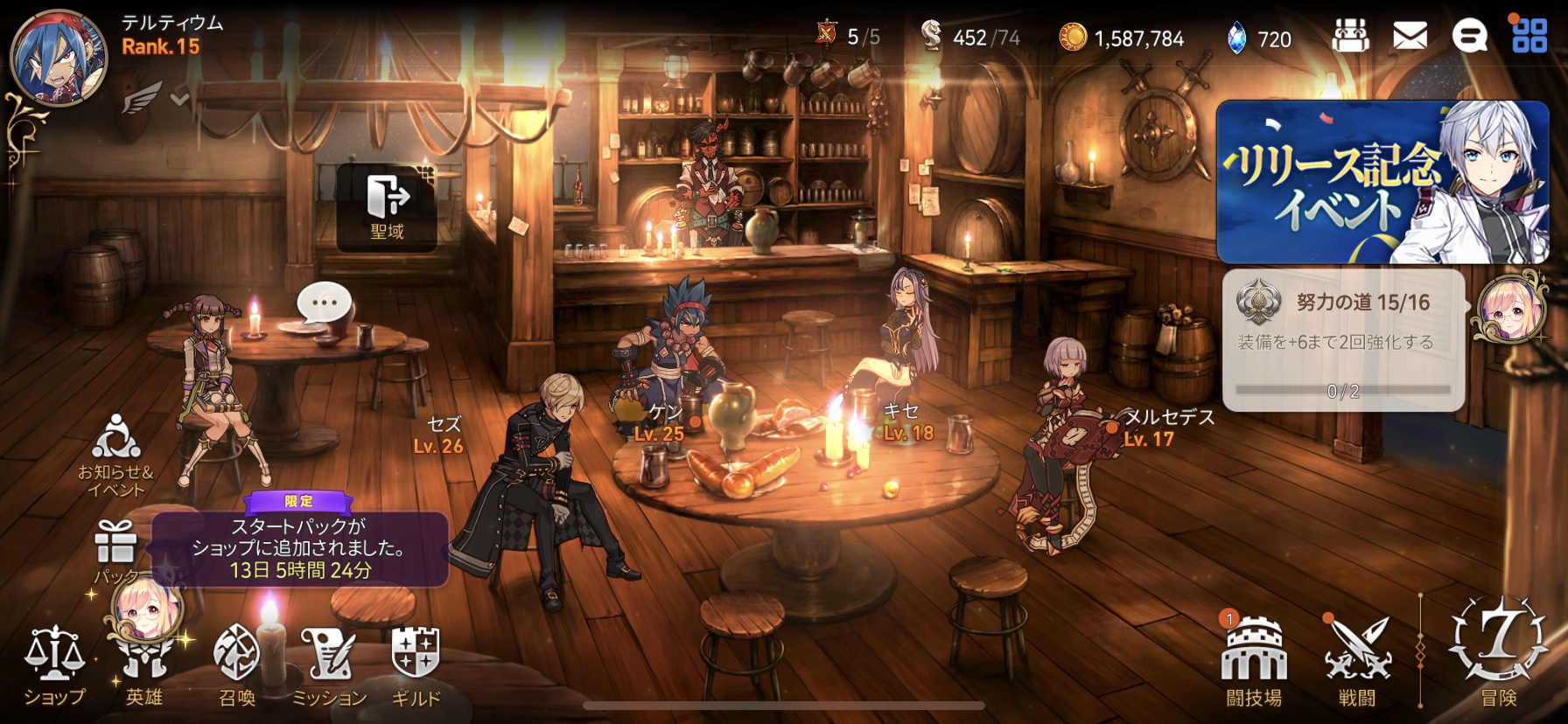The width and height of the screenshot is (1568, 724).
Task: Open the gift box pack icon
Action: pos(115,542)
